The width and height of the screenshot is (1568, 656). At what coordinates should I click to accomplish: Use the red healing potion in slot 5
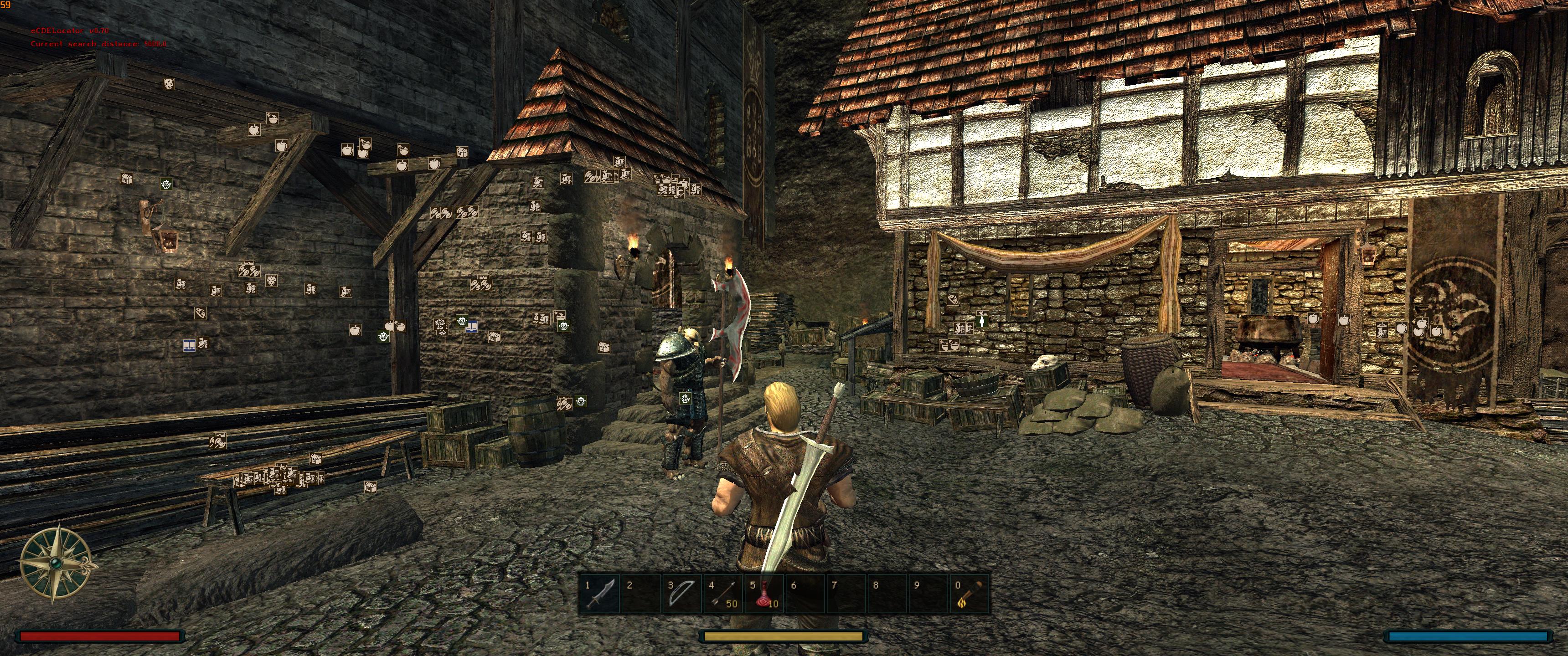click(764, 594)
